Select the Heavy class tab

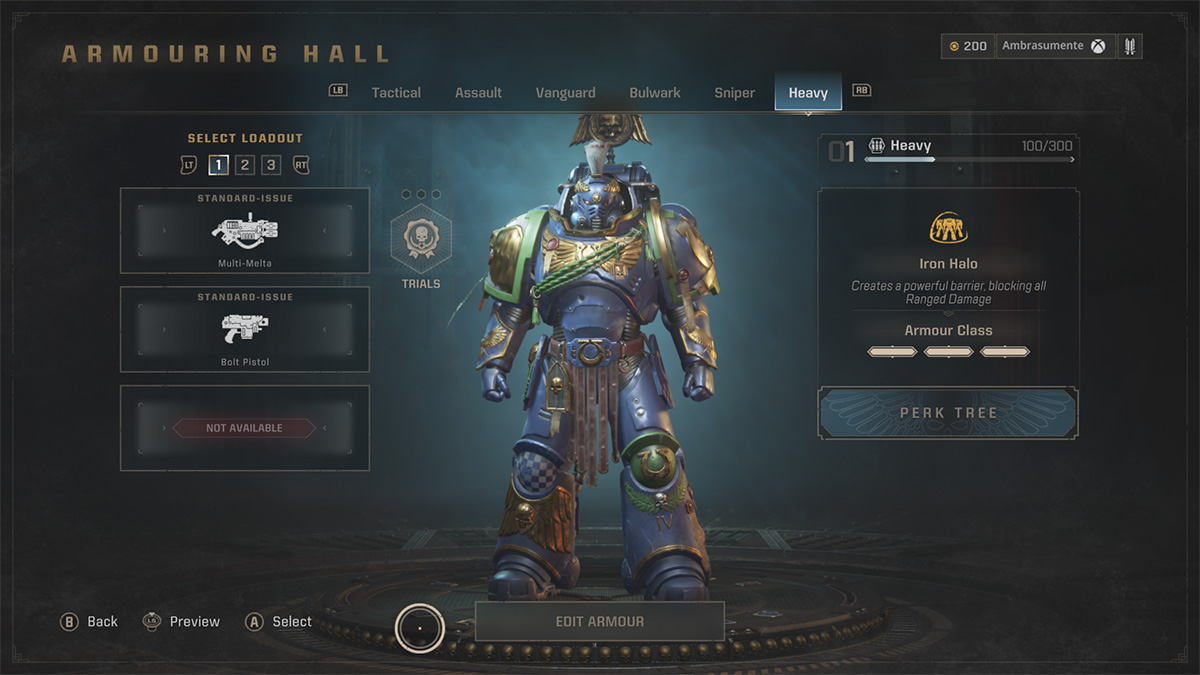click(808, 93)
